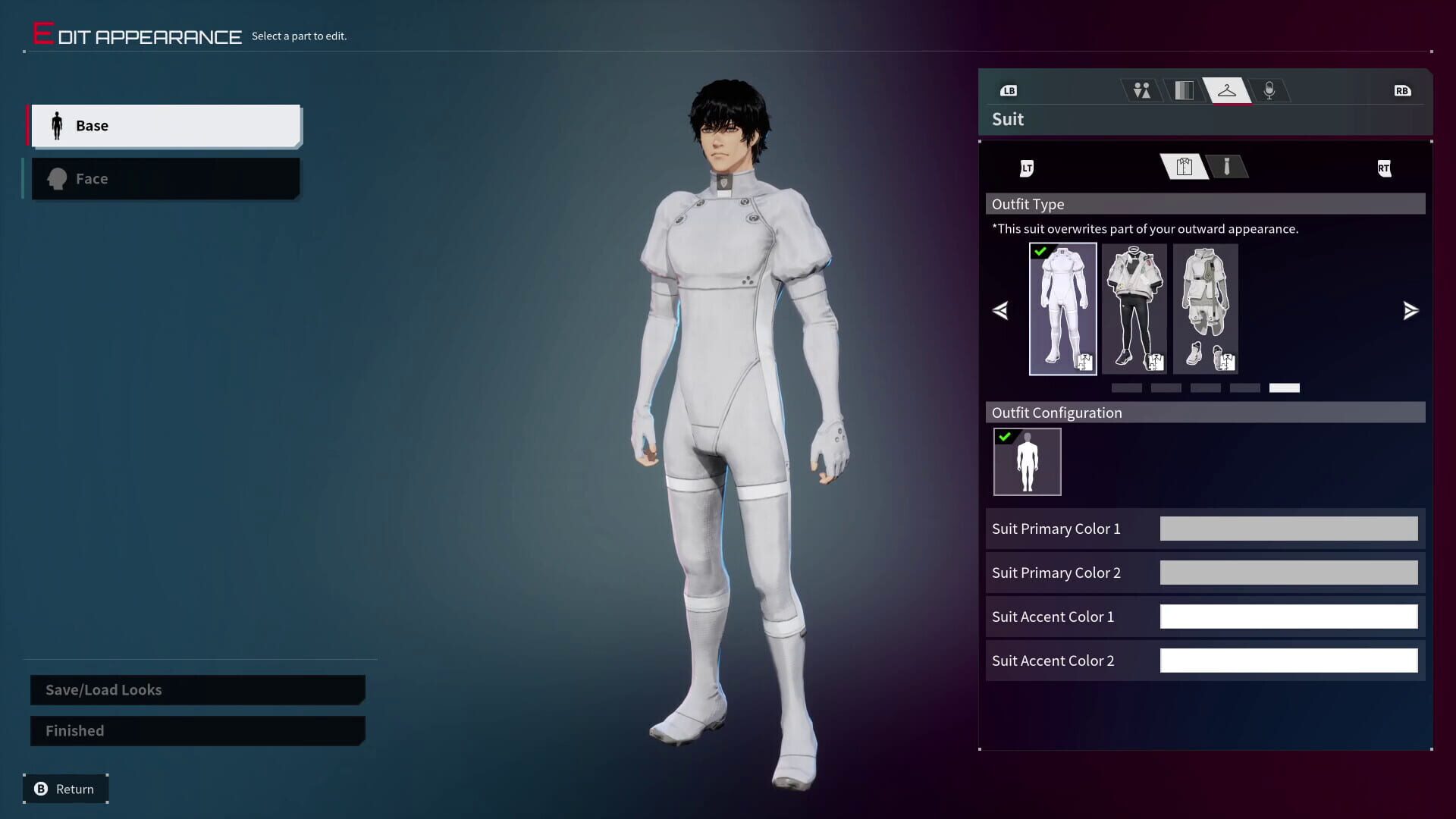
Task: Click the left arrow to browse outfits
Action: tap(1000, 310)
